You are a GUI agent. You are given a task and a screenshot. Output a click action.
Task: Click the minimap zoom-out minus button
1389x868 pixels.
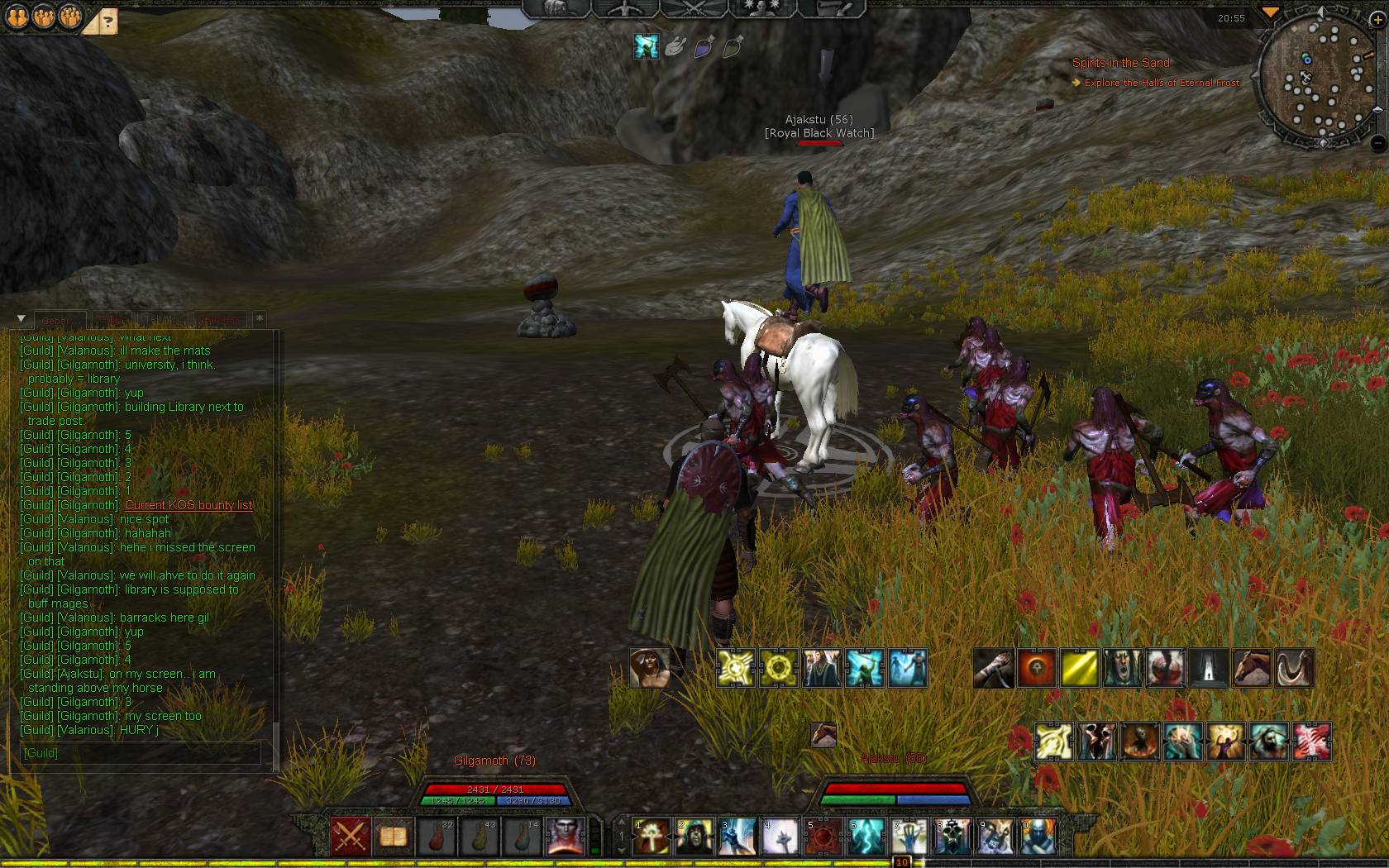pyautogui.click(x=1377, y=143)
